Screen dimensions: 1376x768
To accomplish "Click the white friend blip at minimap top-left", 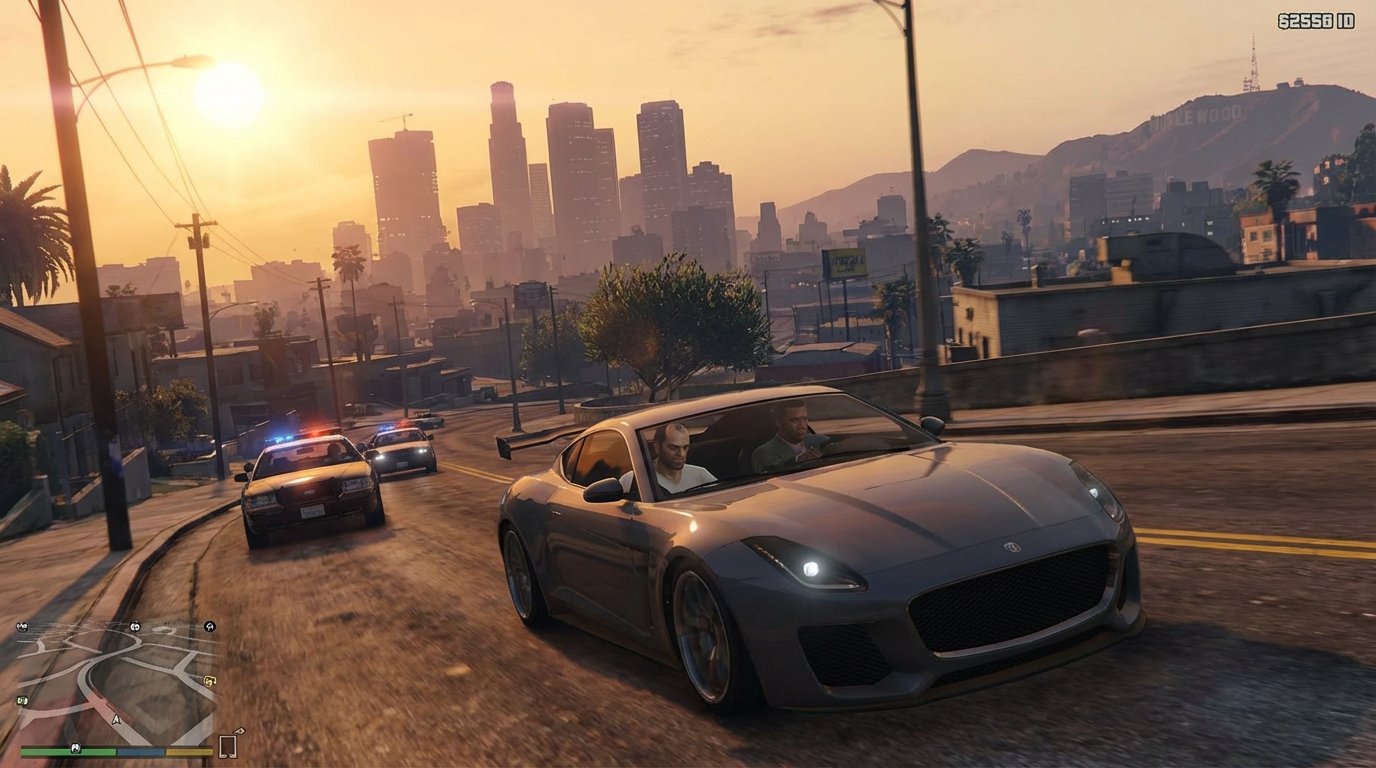I will 23,626.
